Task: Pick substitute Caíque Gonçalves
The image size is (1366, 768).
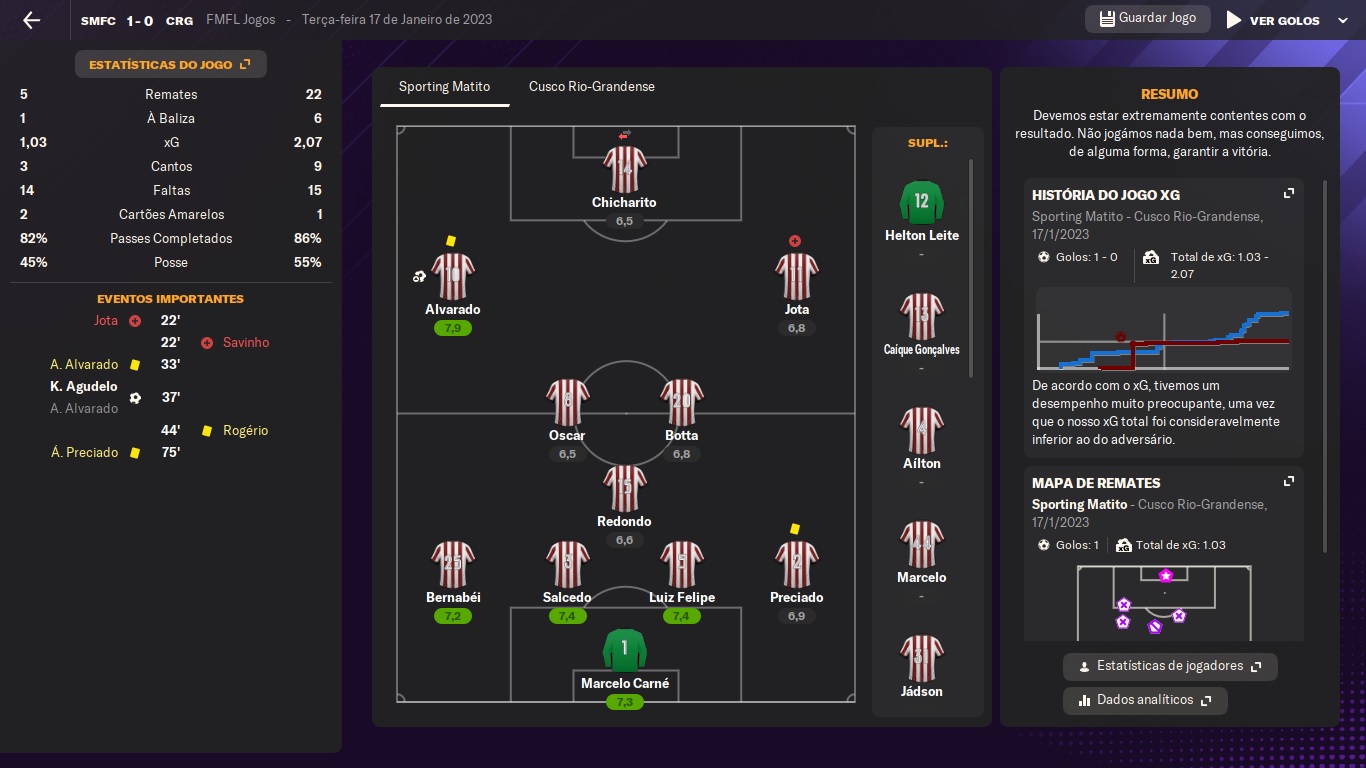Action: pos(921,316)
